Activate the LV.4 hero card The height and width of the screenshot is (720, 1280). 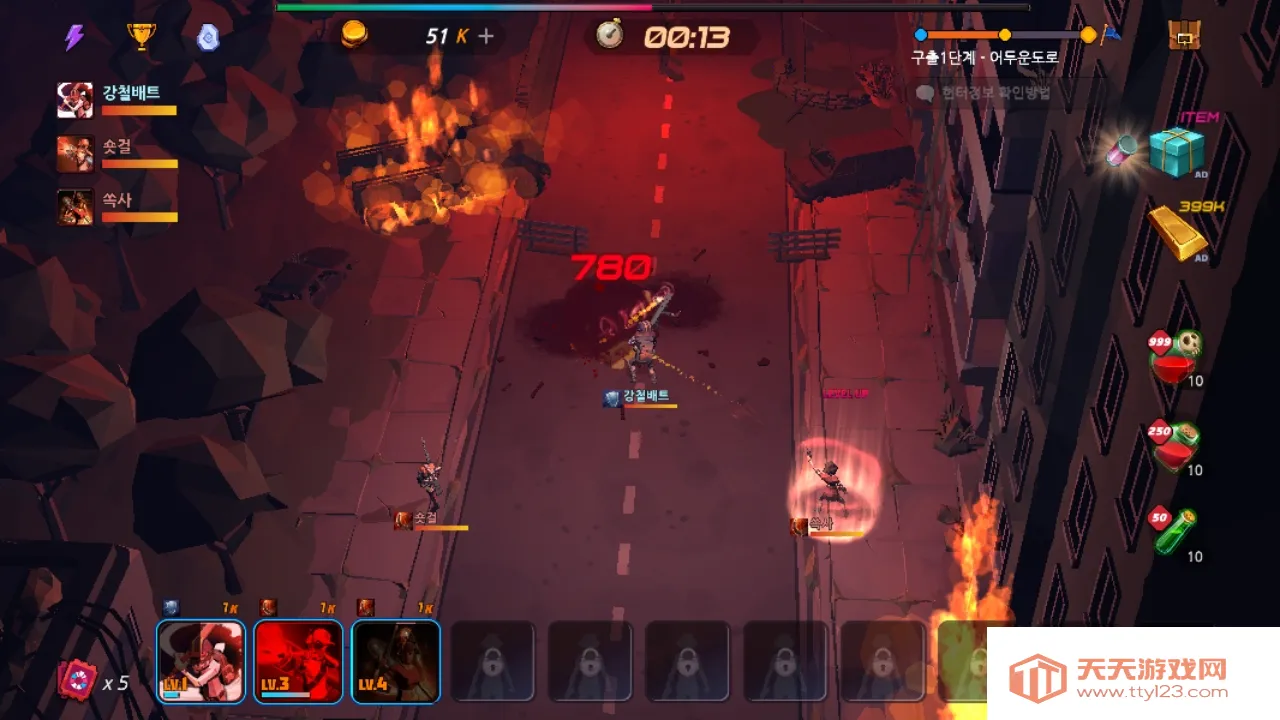(x=395, y=660)
